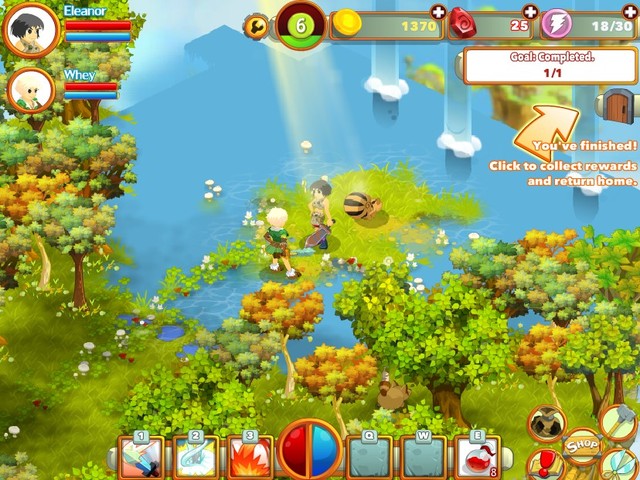Cast the fire blast skill

249,456
